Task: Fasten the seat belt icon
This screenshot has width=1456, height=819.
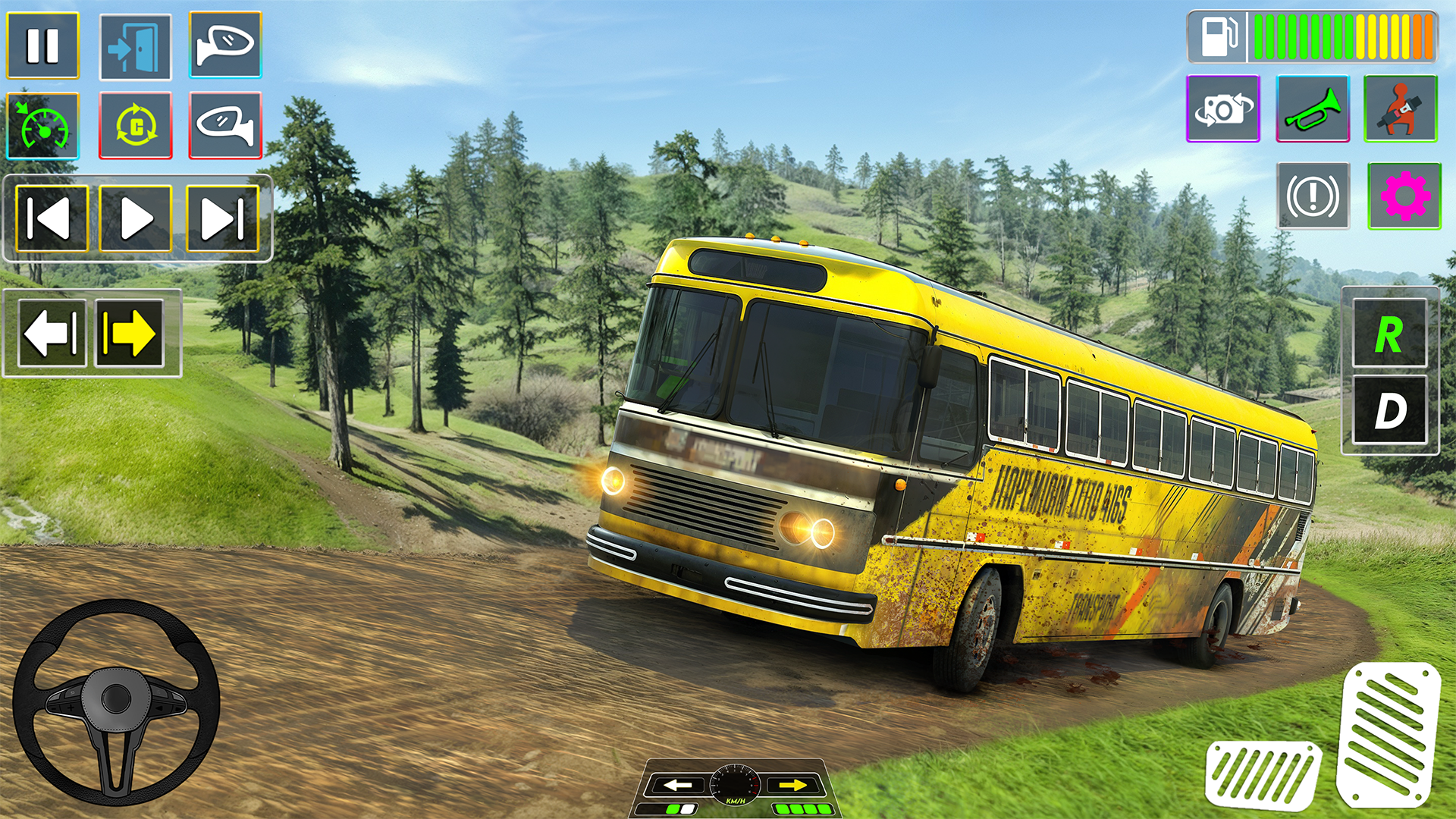Action: coord(1400,109)
